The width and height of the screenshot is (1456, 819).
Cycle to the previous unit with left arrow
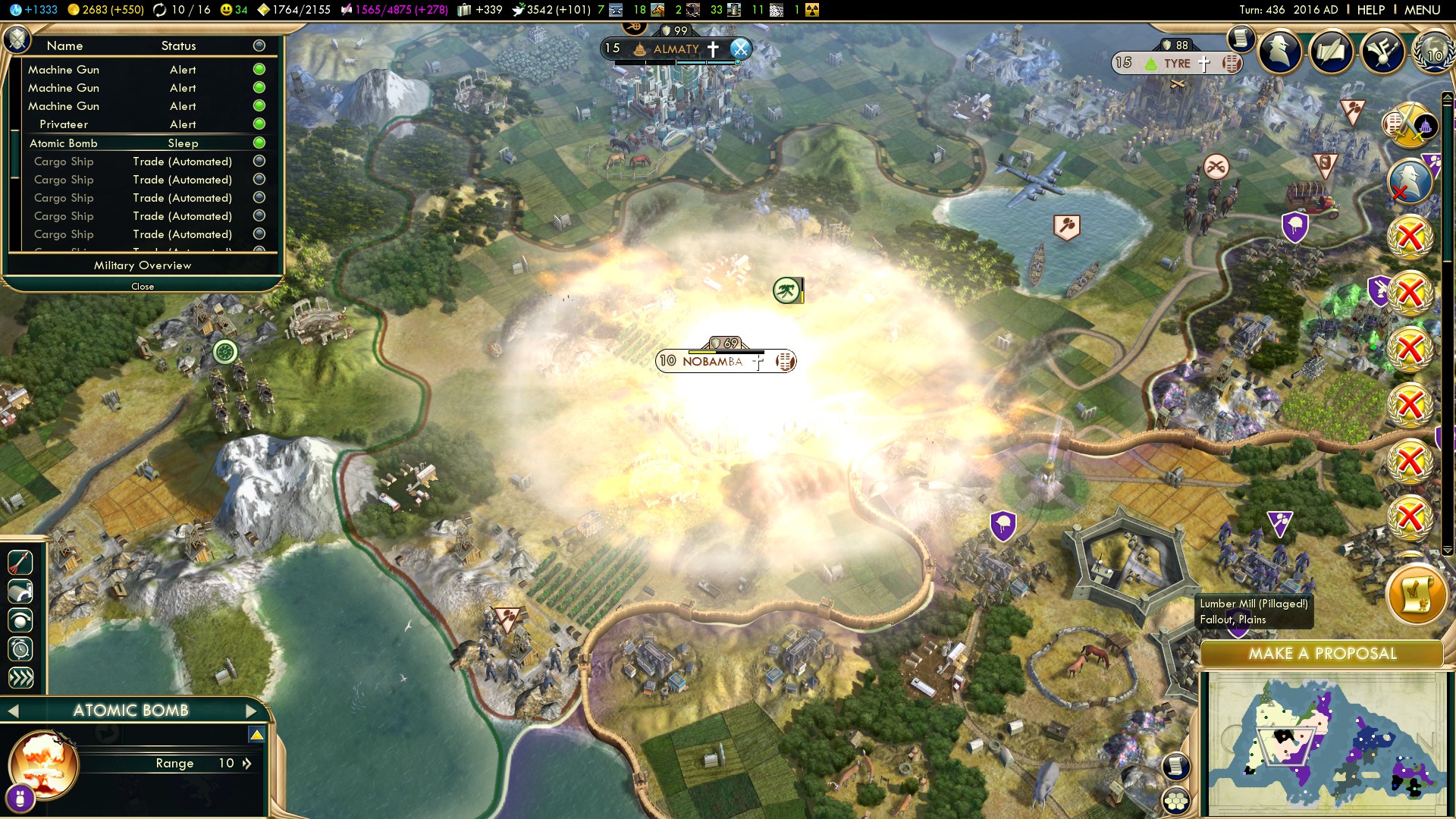click(x=13, y=711)
